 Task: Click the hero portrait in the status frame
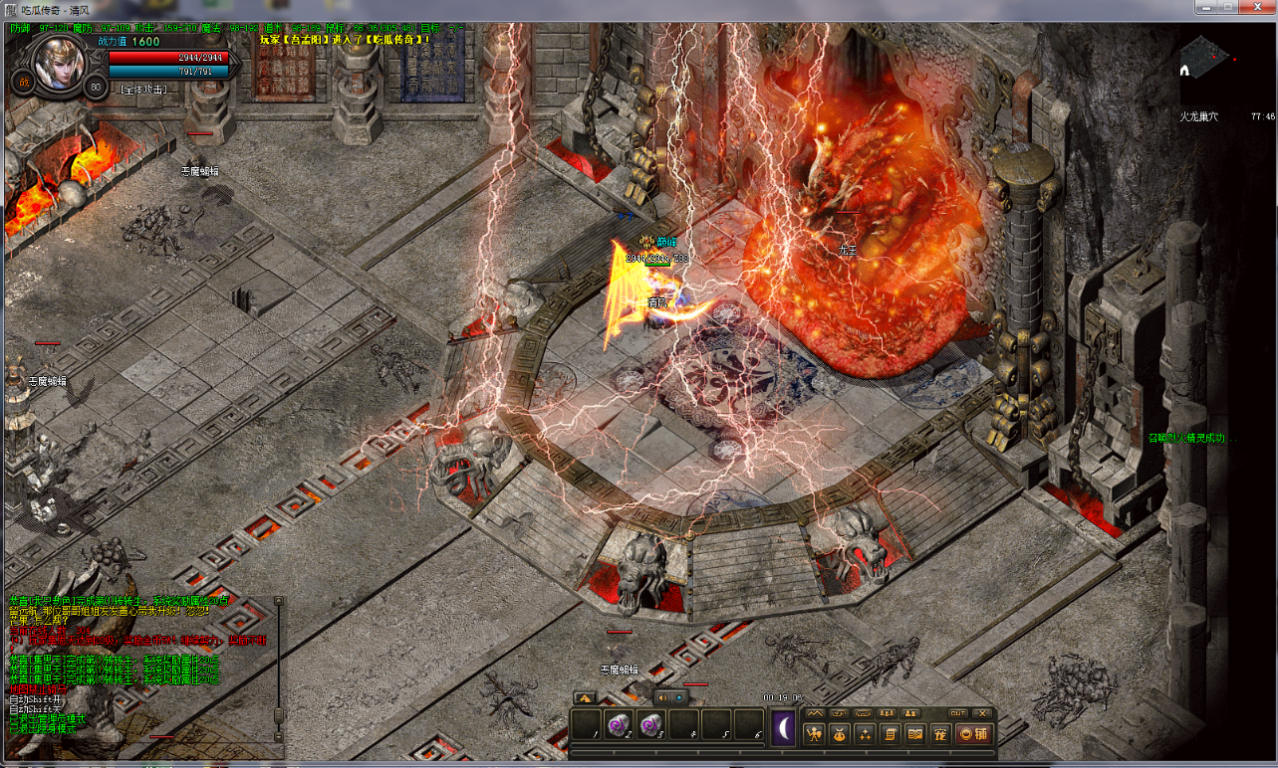(x=57, y=62)
